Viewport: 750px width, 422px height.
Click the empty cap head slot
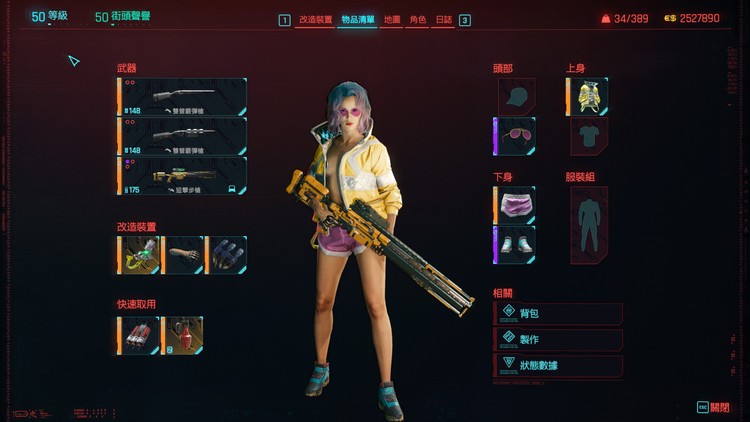coord(516,97)
